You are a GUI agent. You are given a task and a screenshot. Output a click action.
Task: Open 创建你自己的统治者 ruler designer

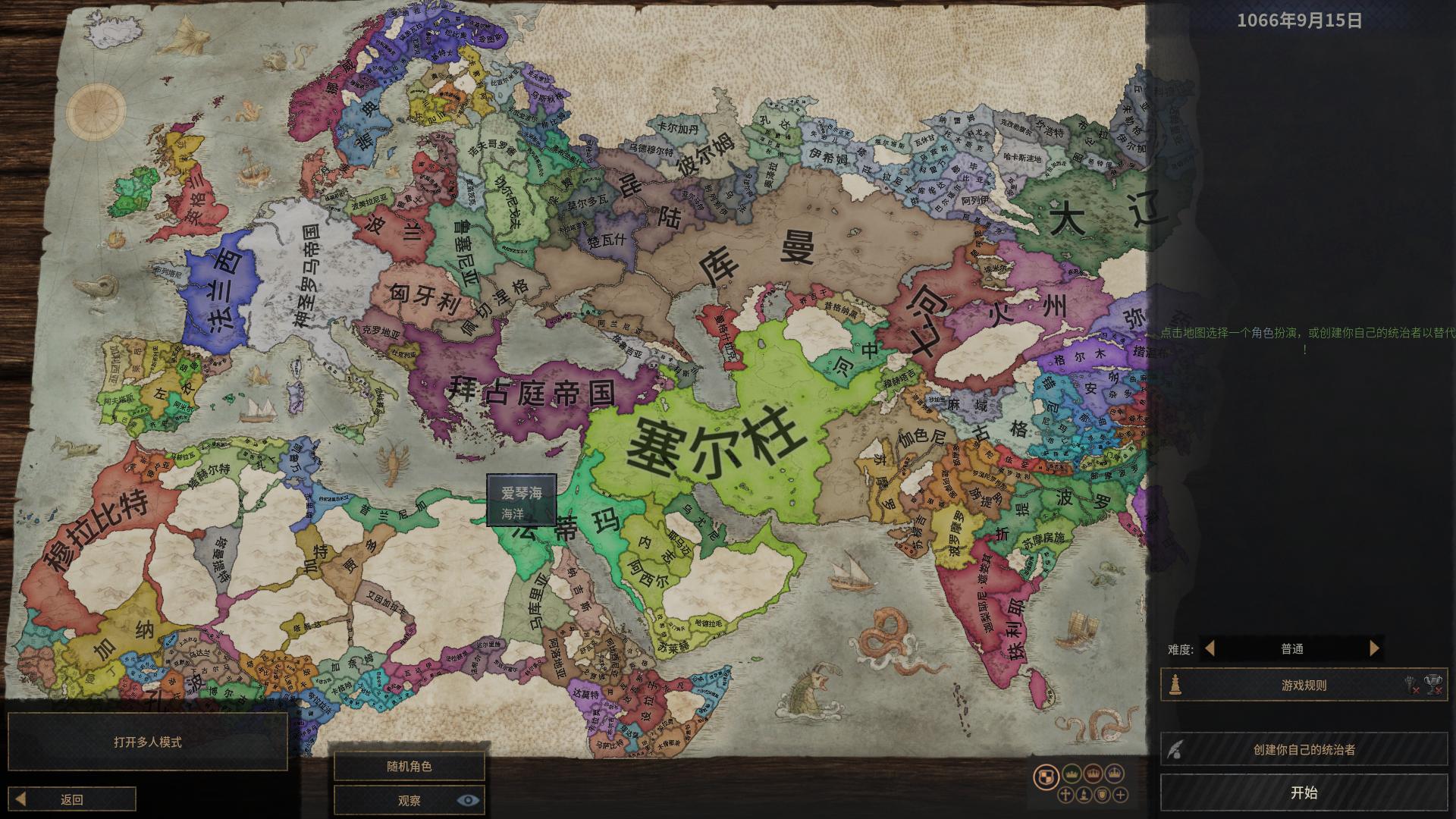pyautogui.click(x=1304, y=750)
